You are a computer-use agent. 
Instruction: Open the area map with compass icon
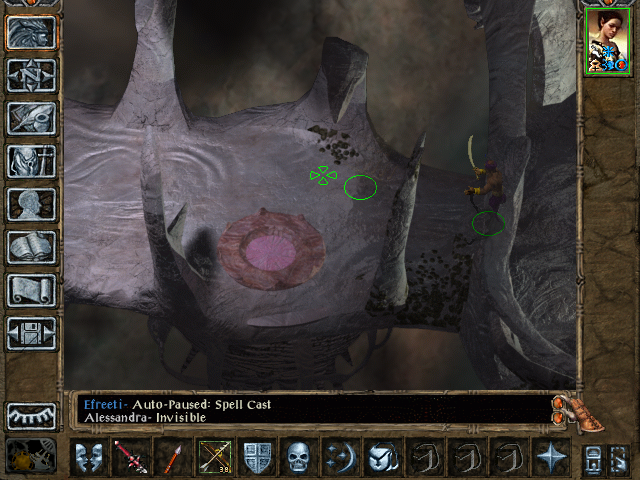pos(31,75)
